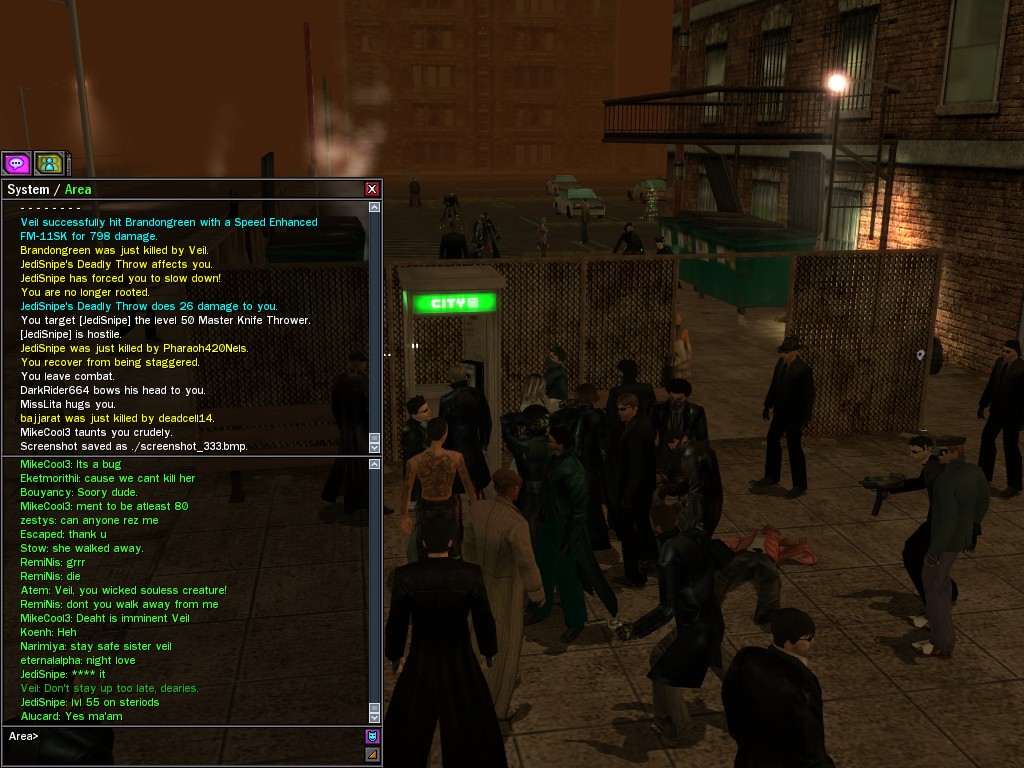Open the emote mask icon beside chat input

coord(372,737)
